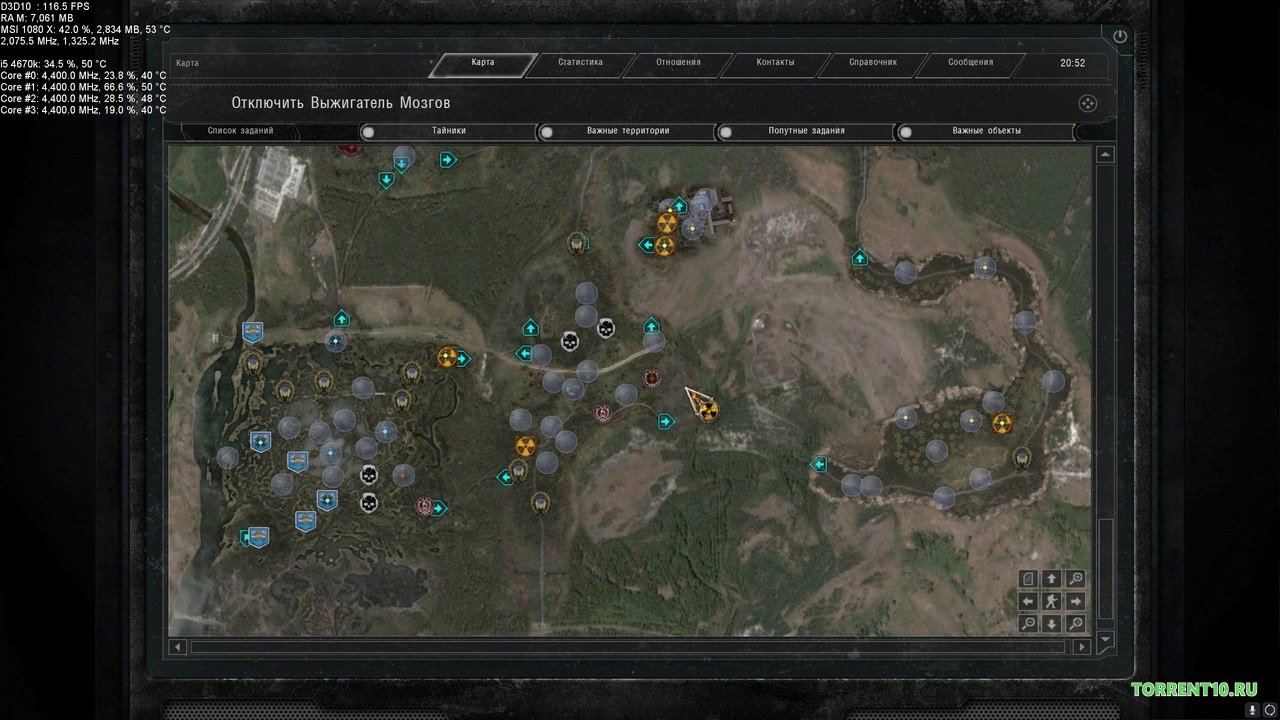Switch to the Карта tab
1280x720 pixels.
[x=483, y=63]
